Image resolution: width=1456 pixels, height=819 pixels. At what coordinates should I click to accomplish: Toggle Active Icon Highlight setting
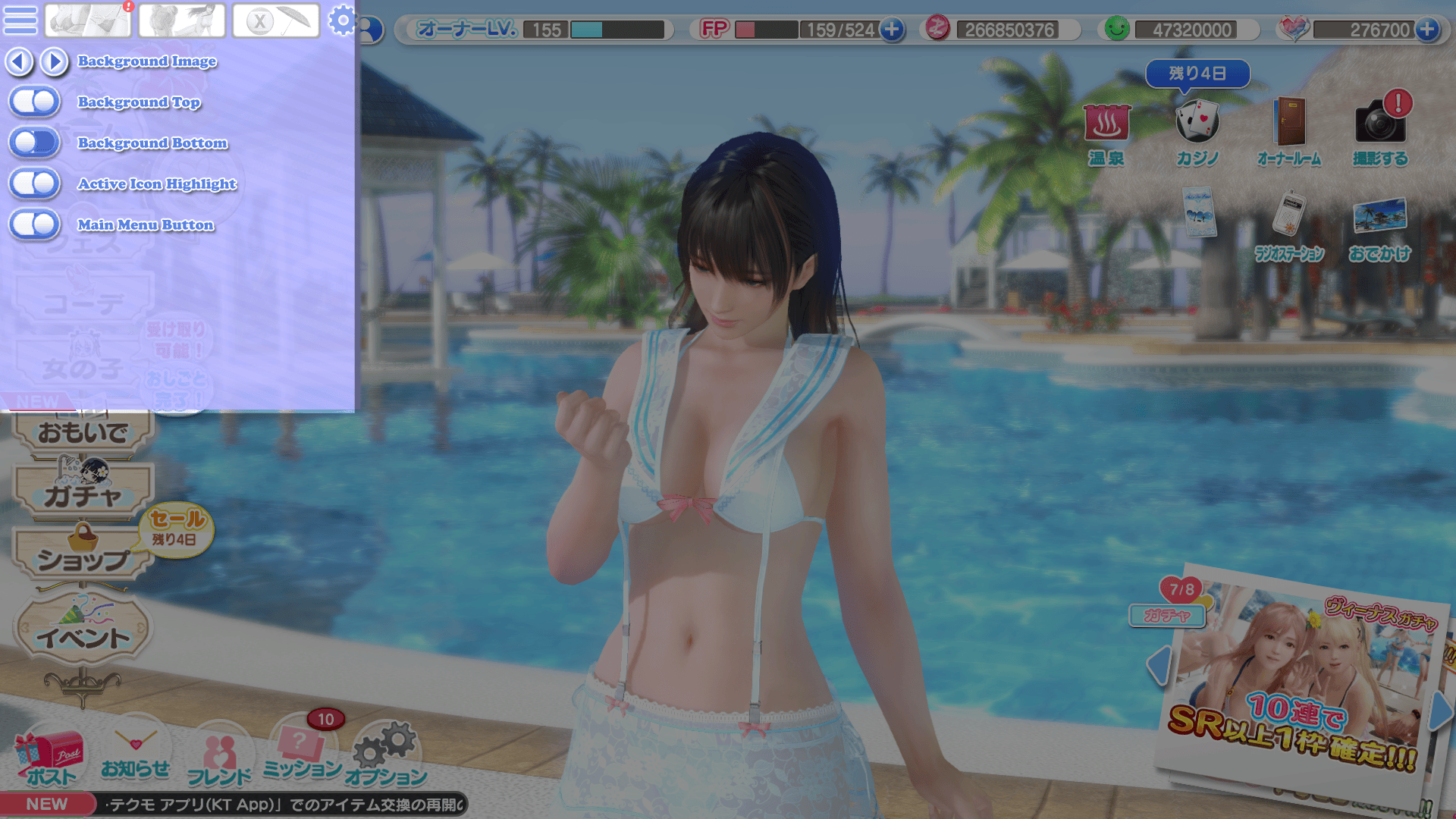click(34, 184)
